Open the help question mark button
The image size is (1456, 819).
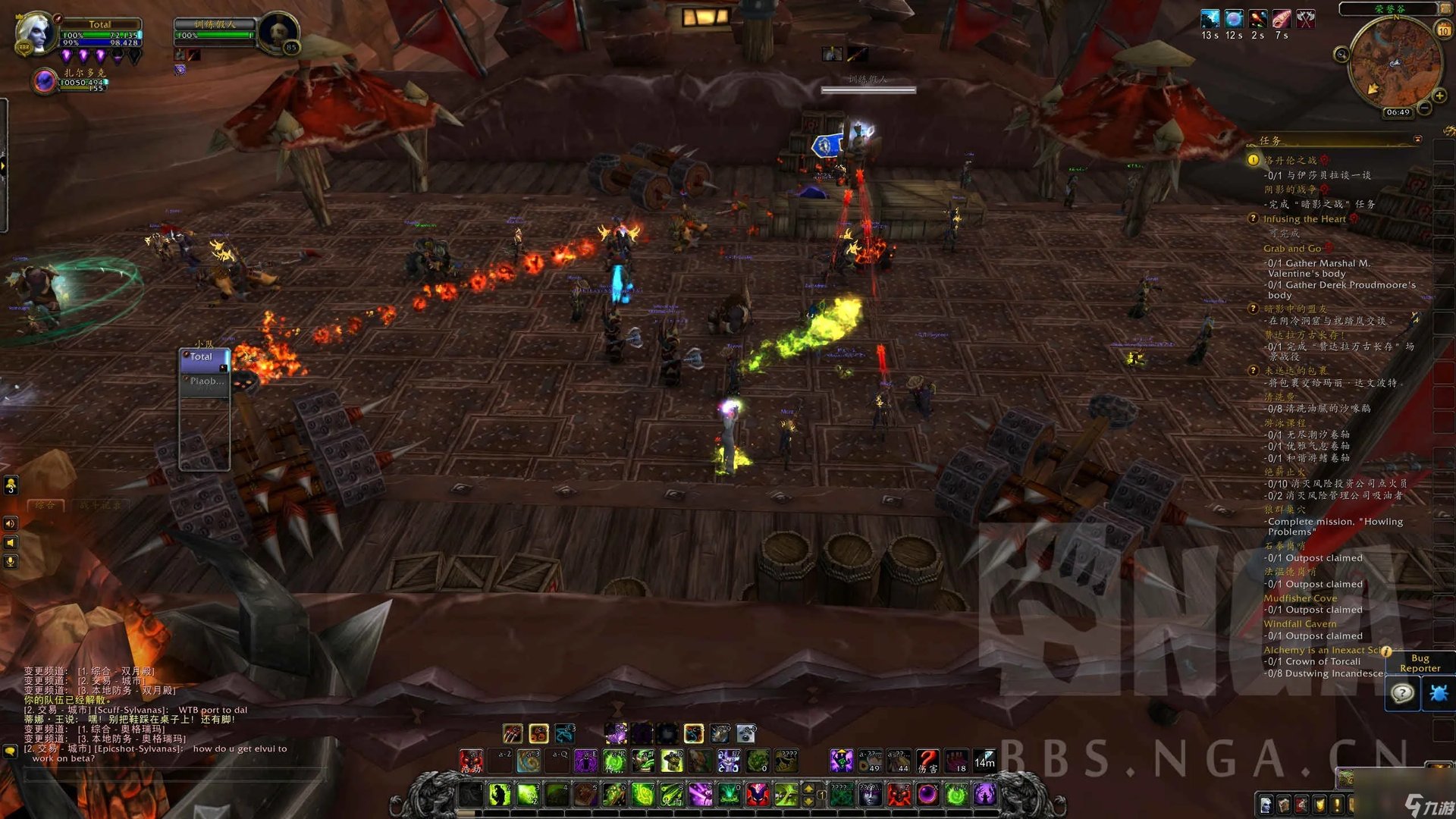(x=1402, y=693)
